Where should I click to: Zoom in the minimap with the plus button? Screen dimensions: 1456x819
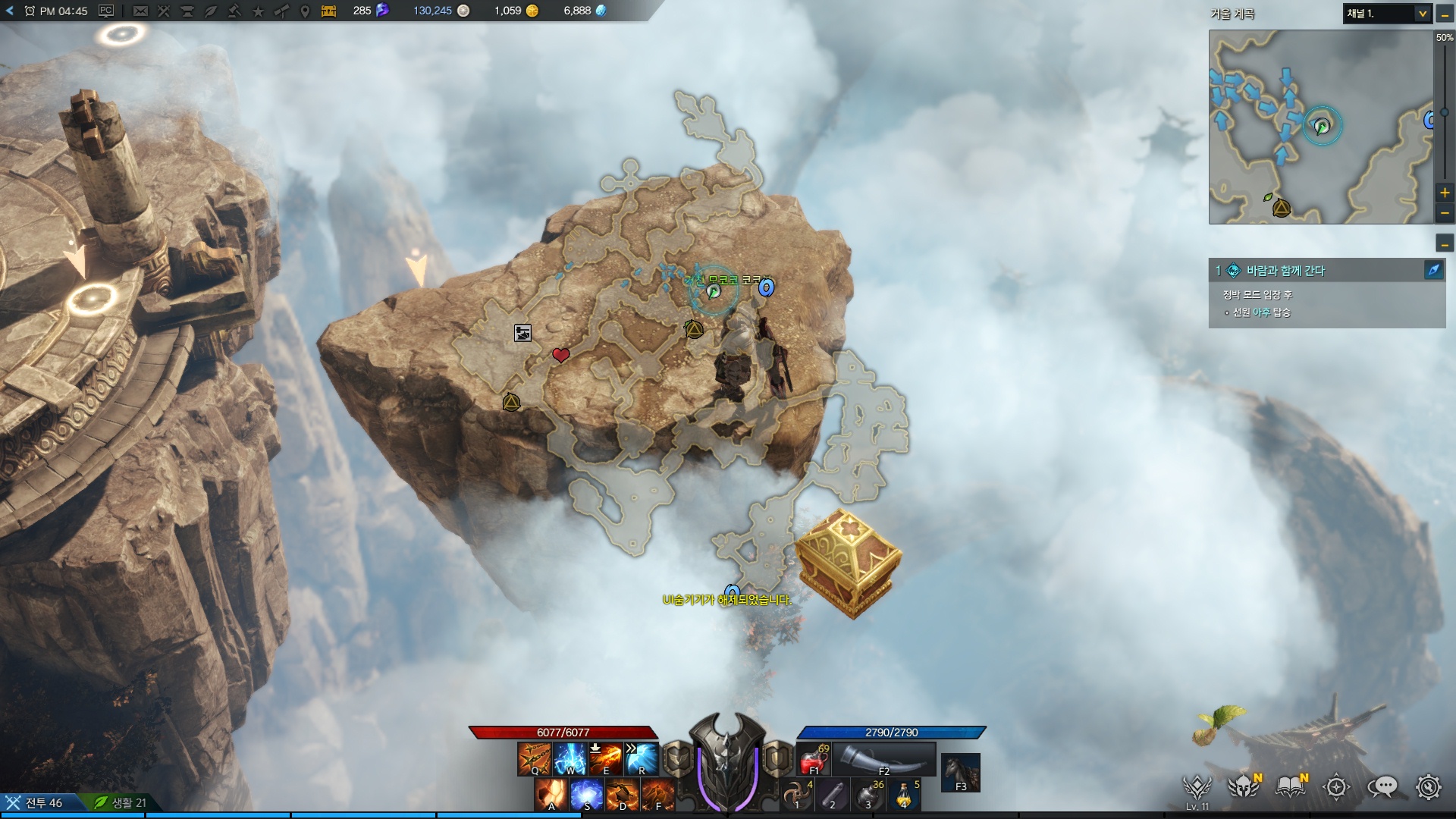tap(1445, 193)
